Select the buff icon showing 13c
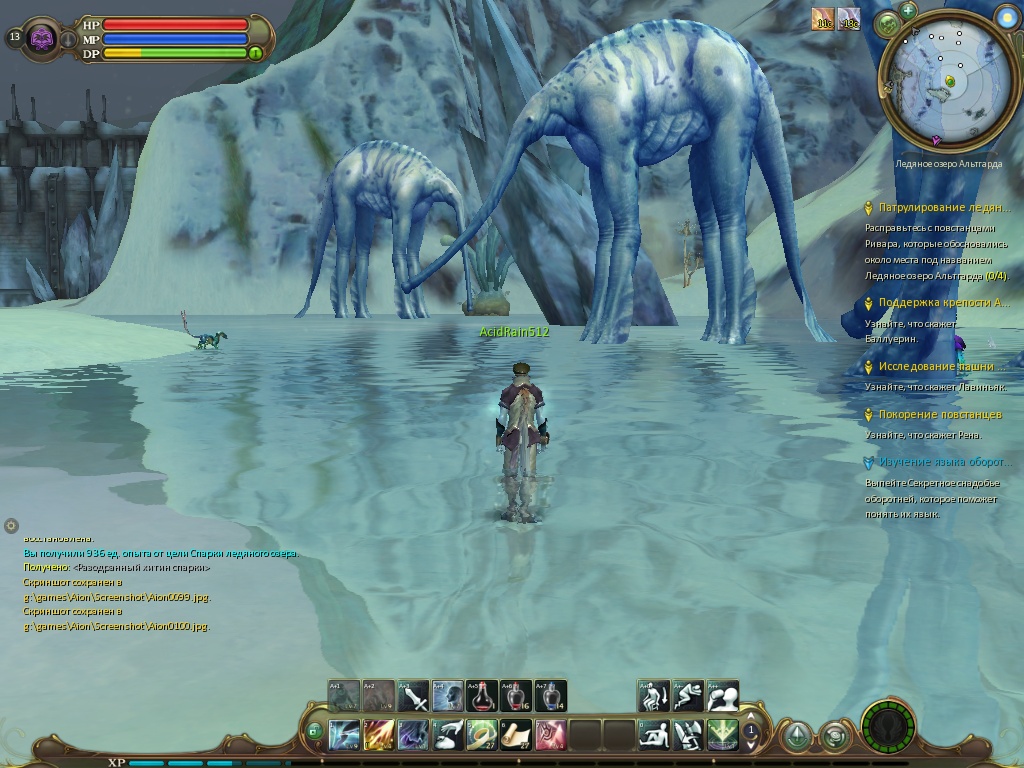The height and width of the screenshot is (768, 1024). tap(848, 19)
